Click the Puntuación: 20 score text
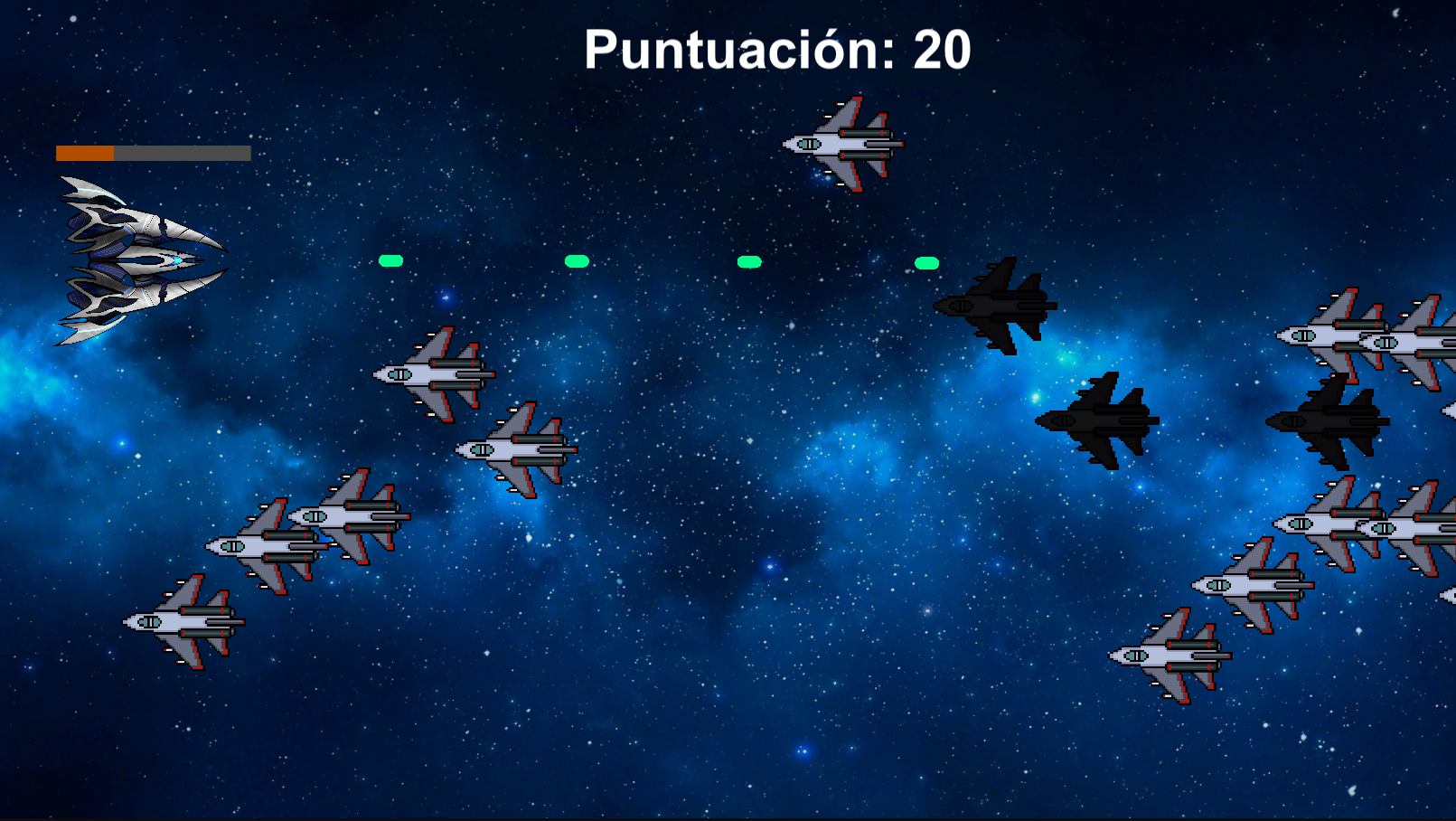Image resolution: width=1456 pixels, height=821 pixels. pos(779,52)
